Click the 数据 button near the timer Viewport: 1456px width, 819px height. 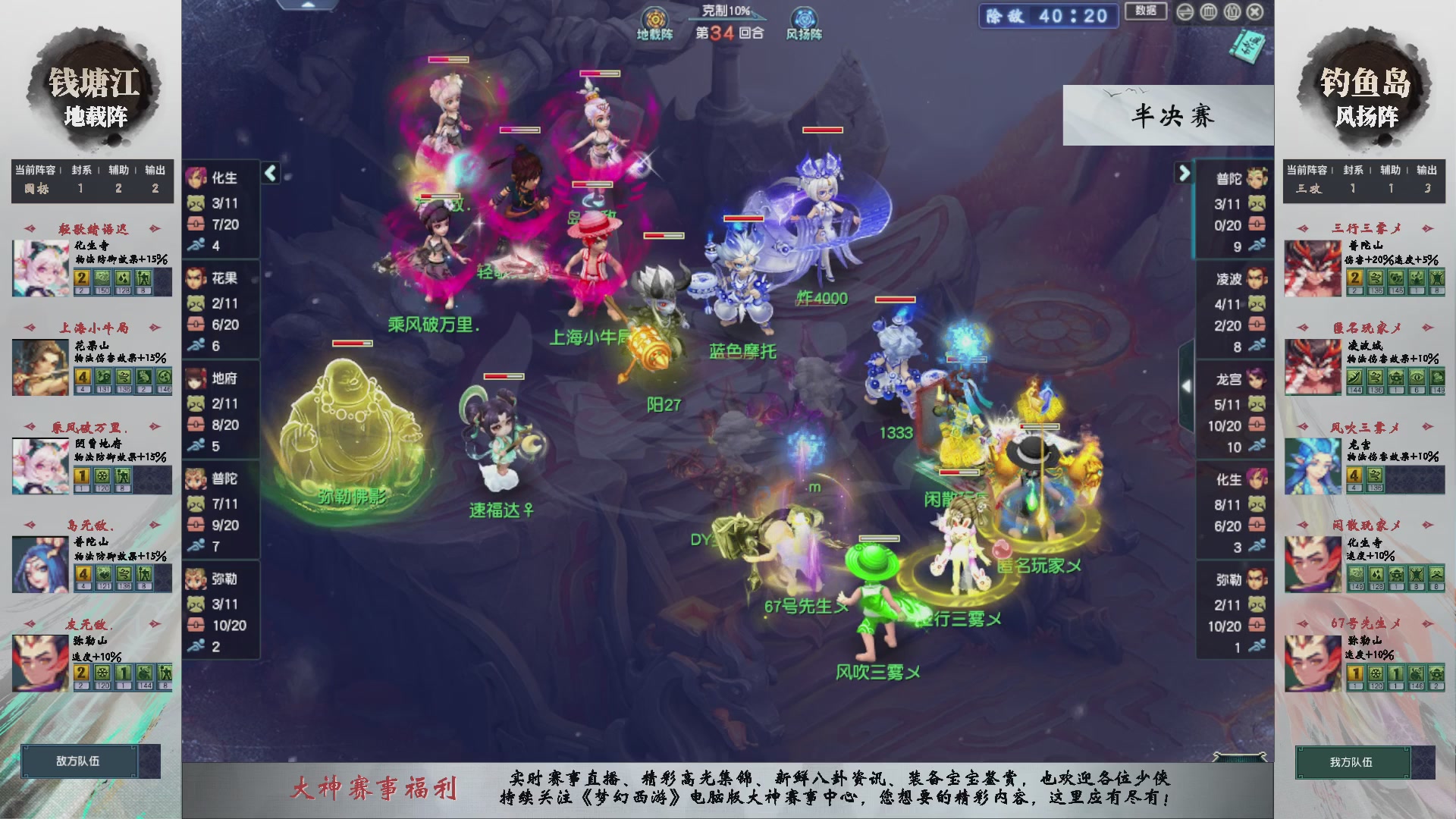(x=1145, y=13)
